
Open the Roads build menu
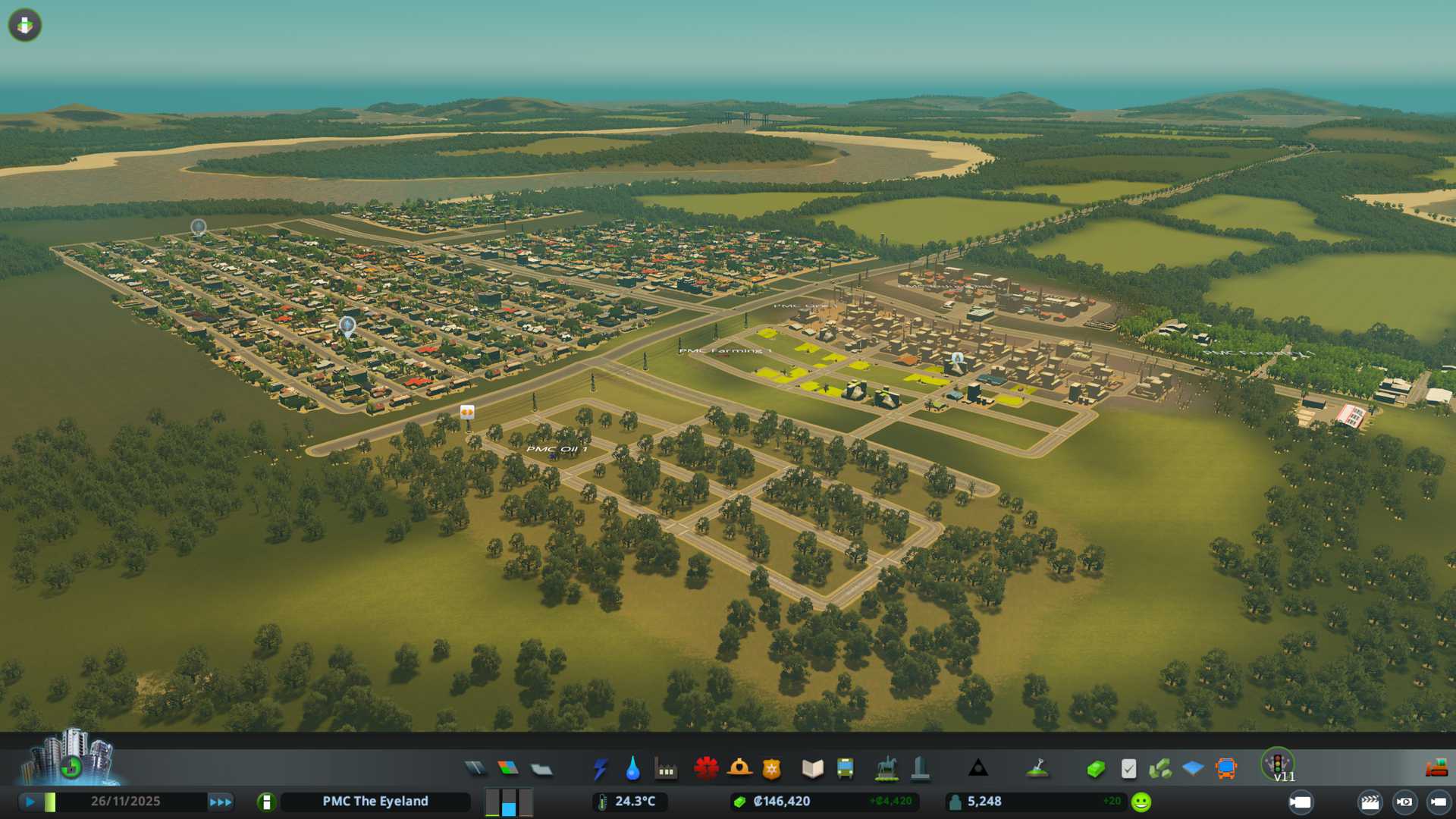tap(475, 769)
